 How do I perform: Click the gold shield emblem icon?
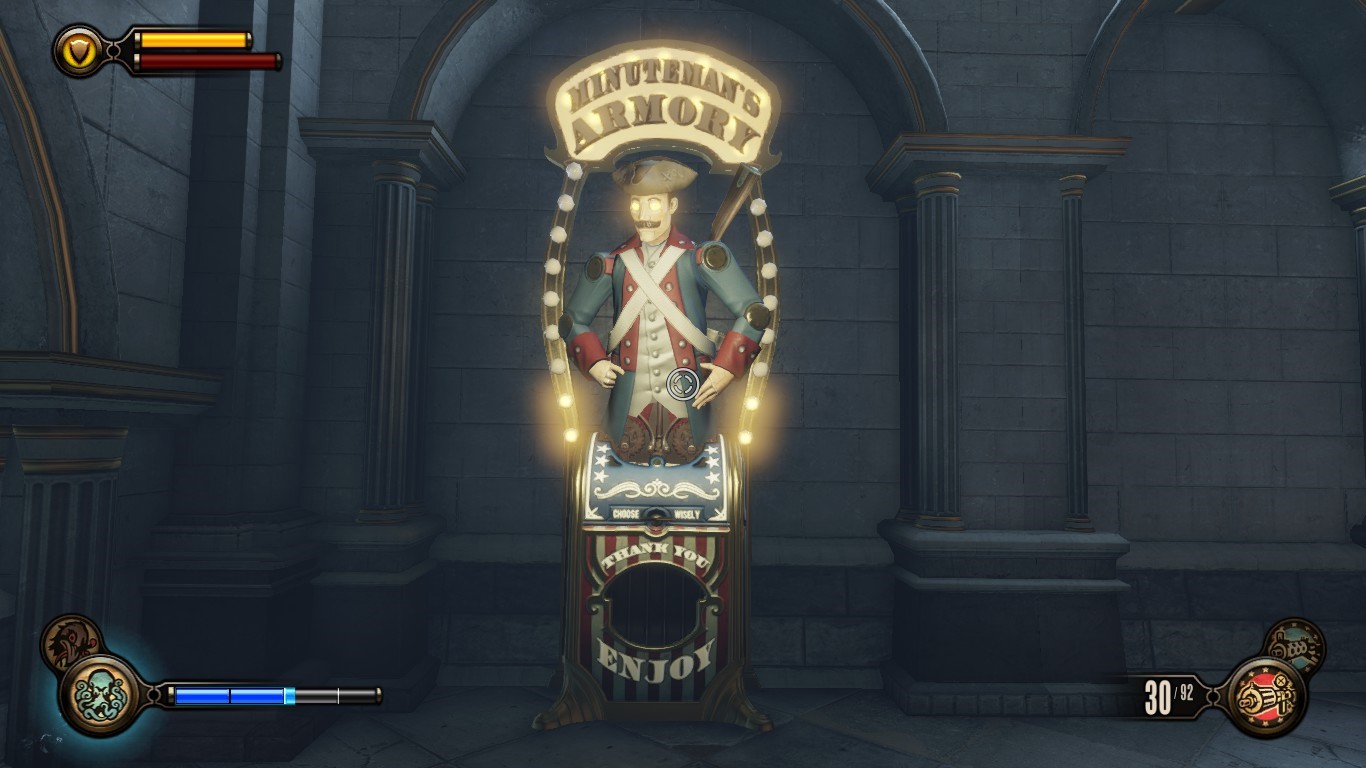(78, 49)
